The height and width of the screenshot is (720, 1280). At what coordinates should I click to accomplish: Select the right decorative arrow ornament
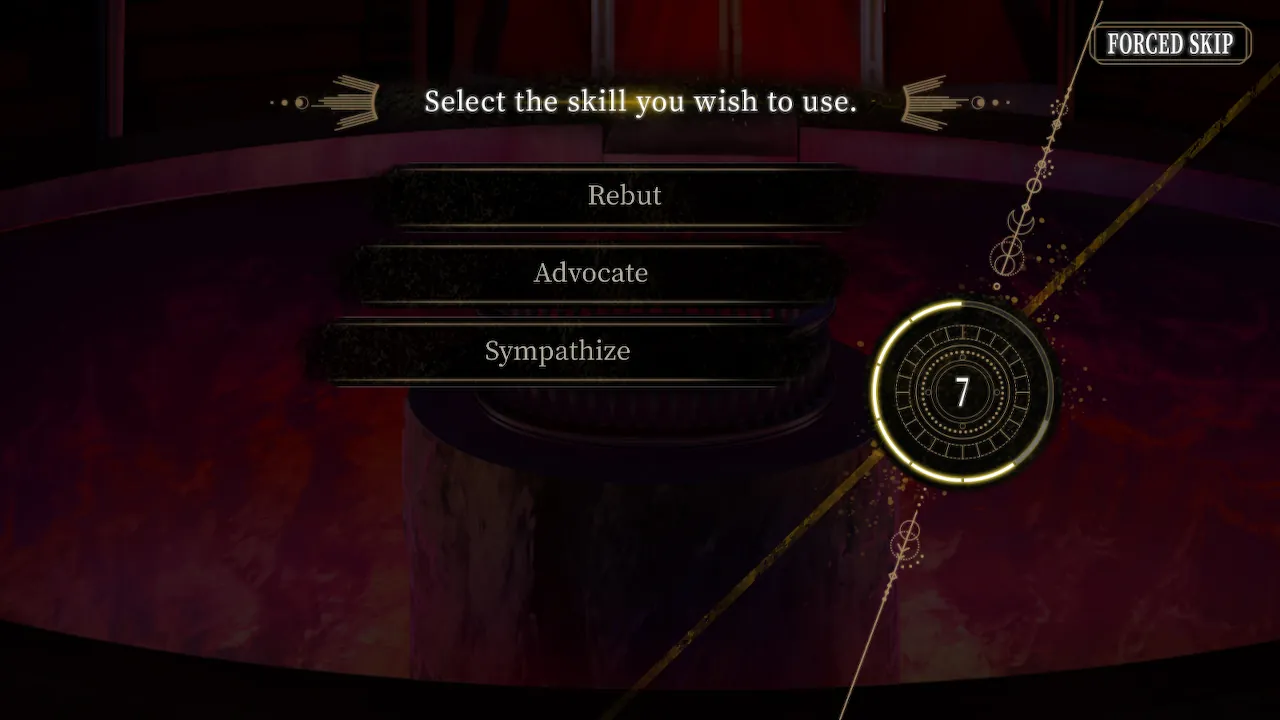pyautogui.click(x=928, y=100)
